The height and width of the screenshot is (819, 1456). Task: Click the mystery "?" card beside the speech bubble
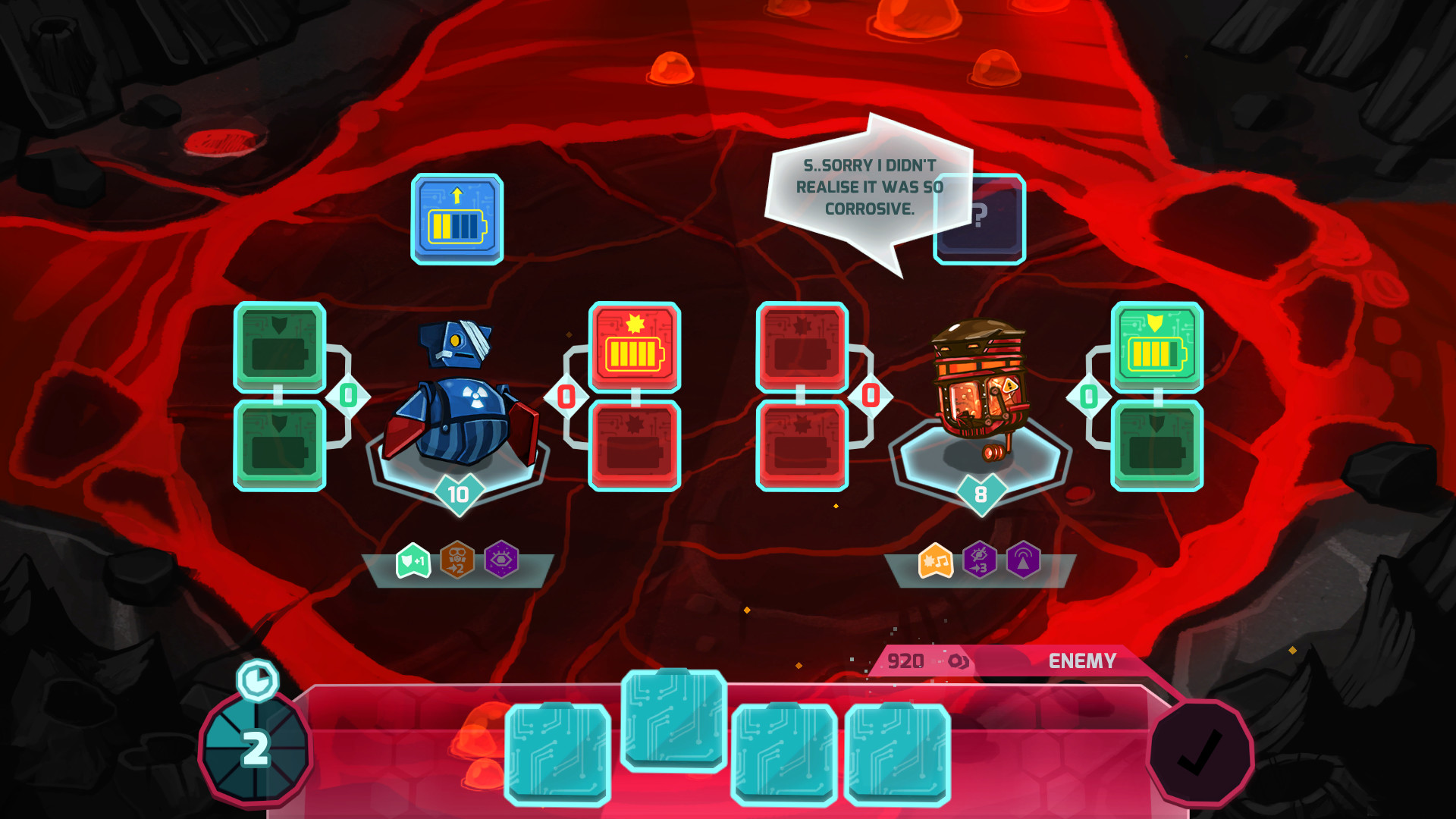pos(981,220)
